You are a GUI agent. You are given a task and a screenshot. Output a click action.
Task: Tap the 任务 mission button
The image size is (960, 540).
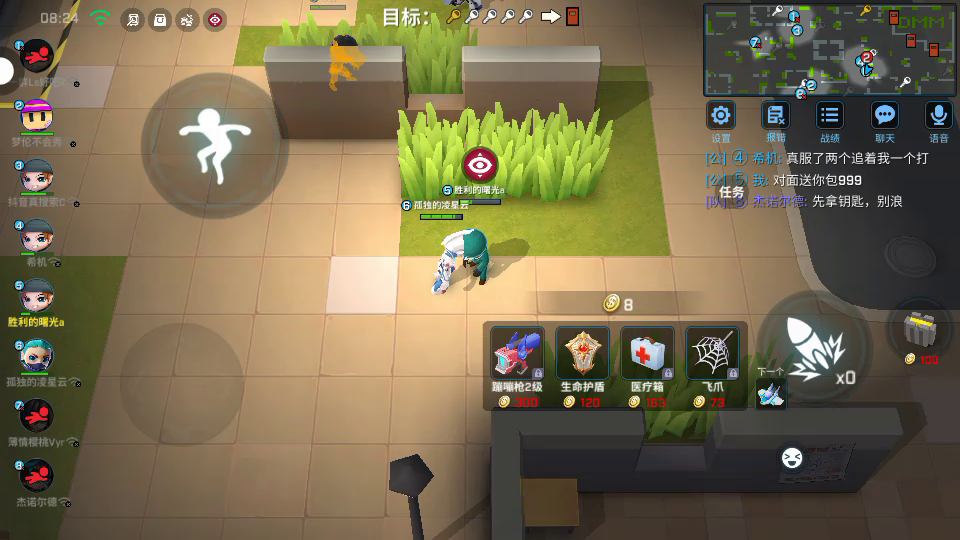731,191
